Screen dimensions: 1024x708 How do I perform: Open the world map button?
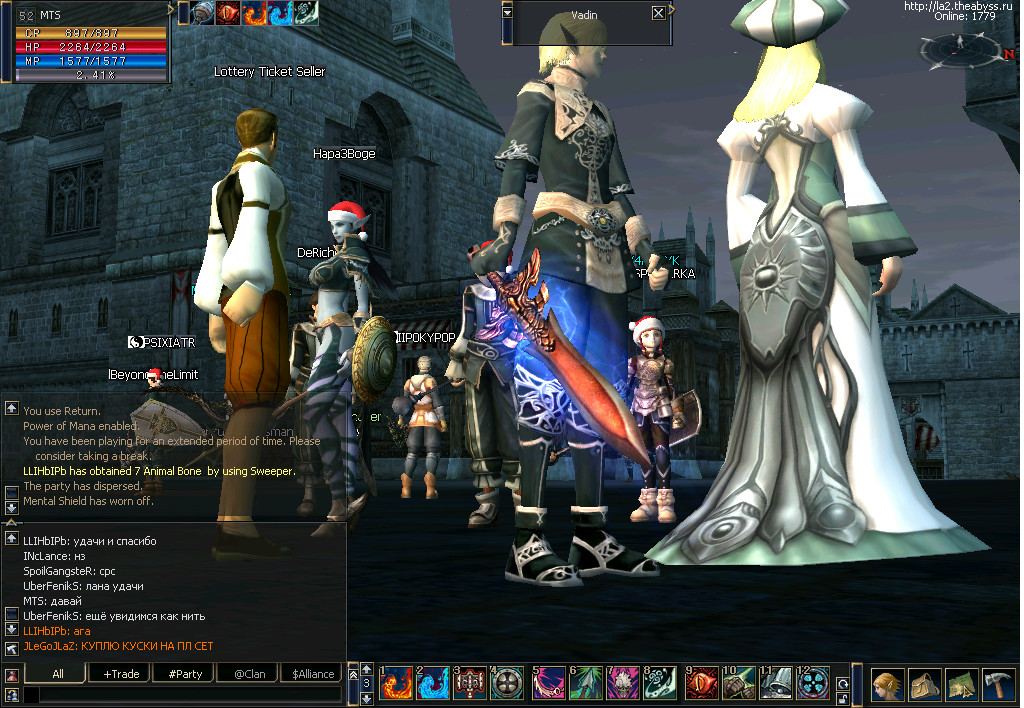[x=961, y=683]
